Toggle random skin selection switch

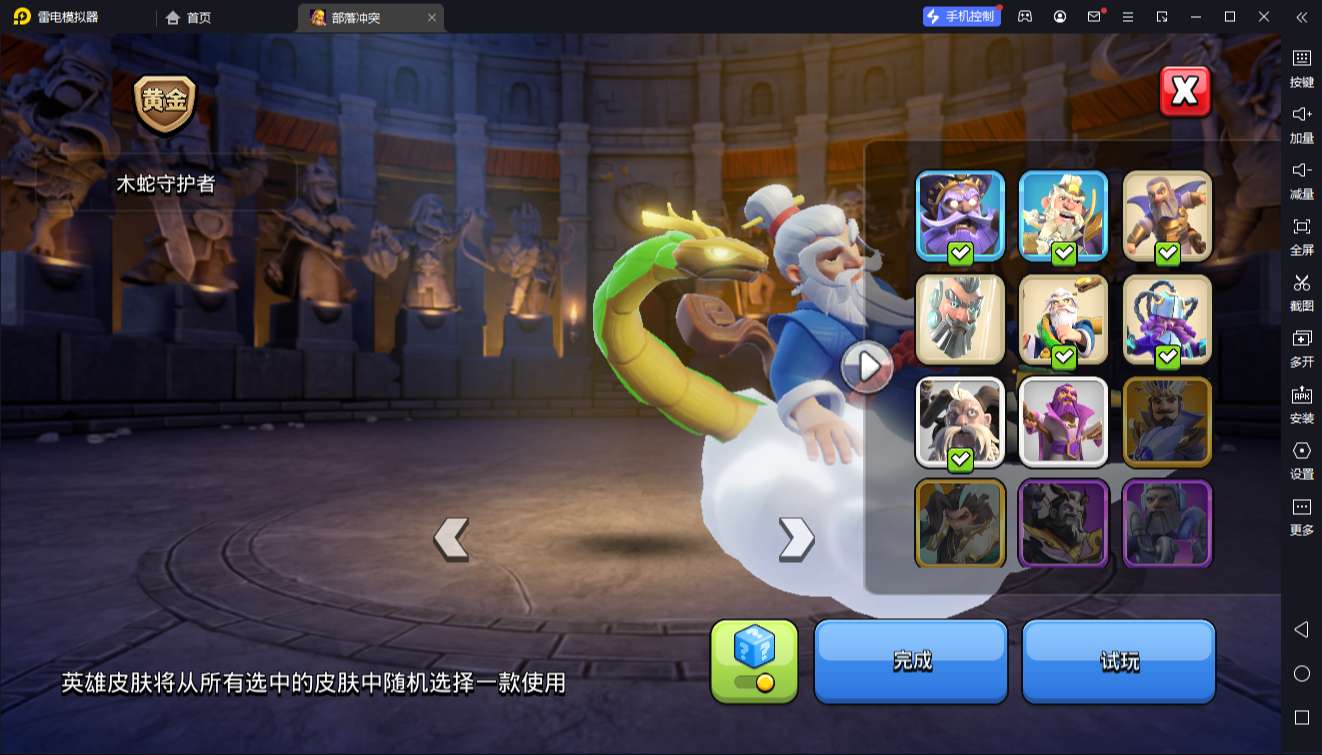pyautogui.click(x=757, y=680)
